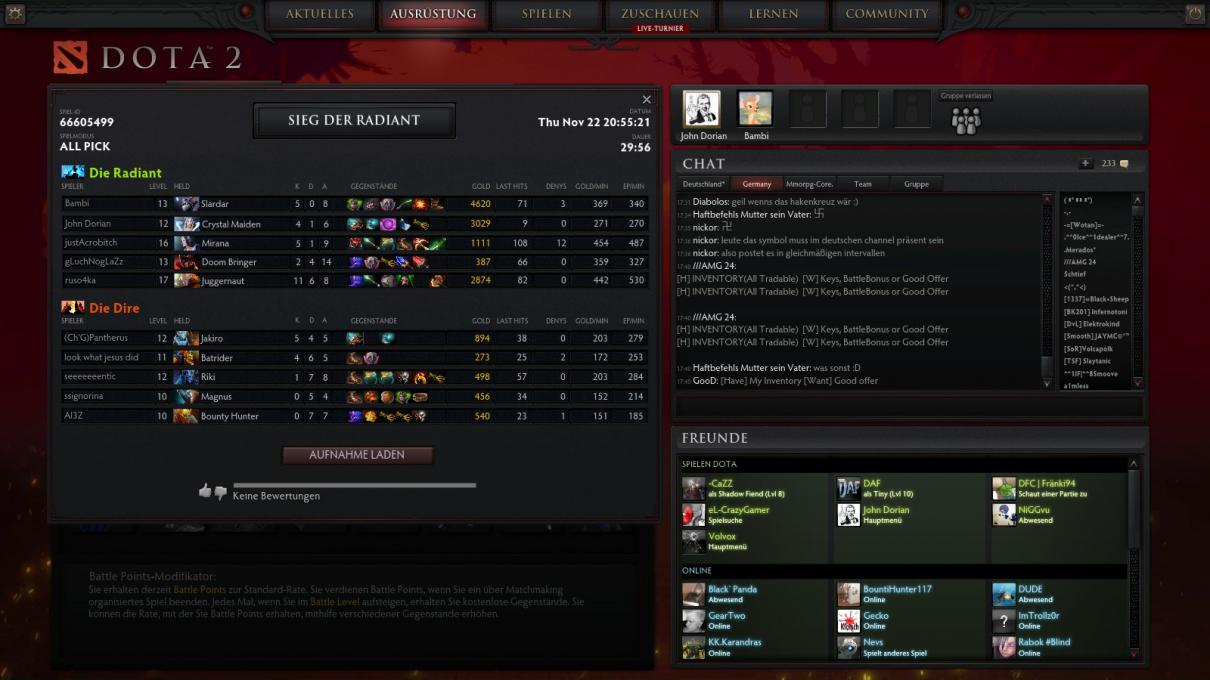1210x680 pixels.
Task: Leave the group via the Gruppe verlassen icon
Action: 966,120
